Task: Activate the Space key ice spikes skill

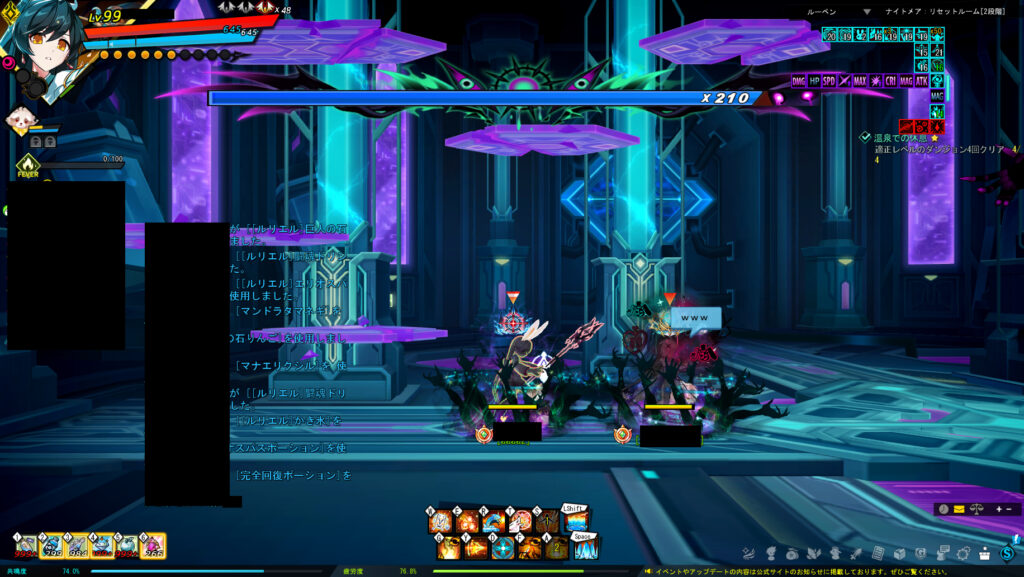Action: pos(586,547)
